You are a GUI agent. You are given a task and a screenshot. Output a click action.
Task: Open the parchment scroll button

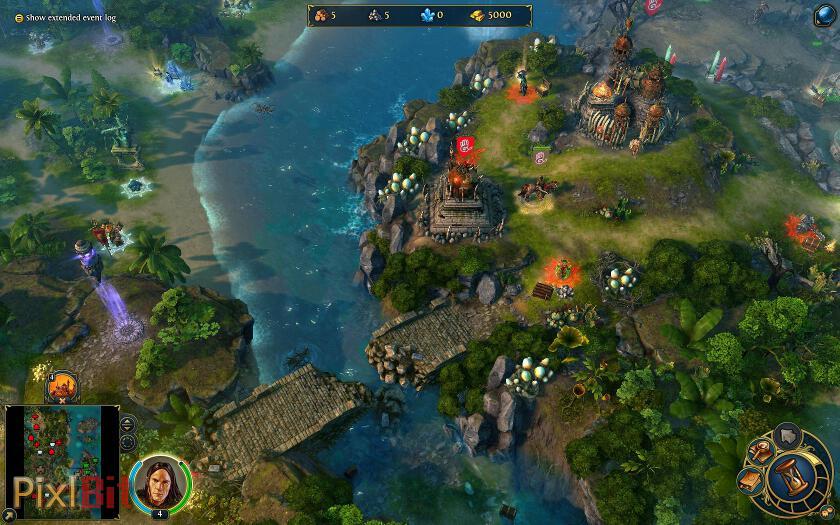[750, 481]
